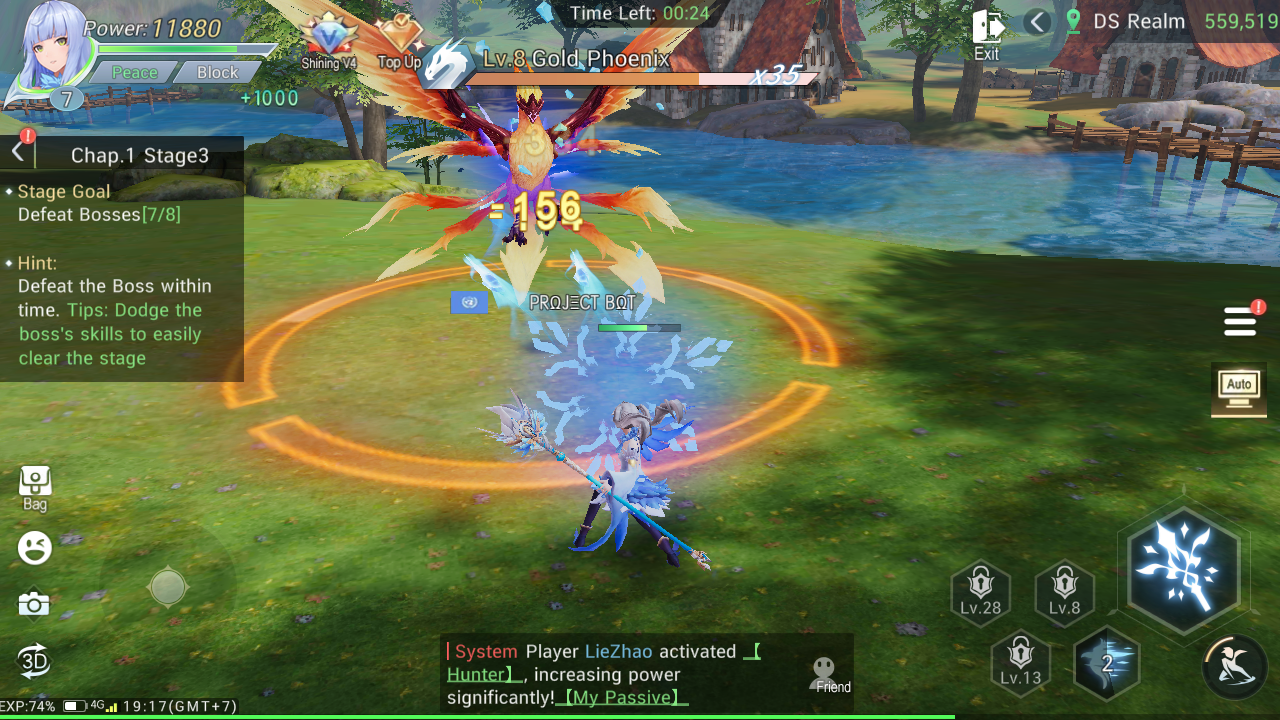Select the locked Lv.13 skill slot
1280x720 pixels.
pyautogui.click(x=1020, y=662)
